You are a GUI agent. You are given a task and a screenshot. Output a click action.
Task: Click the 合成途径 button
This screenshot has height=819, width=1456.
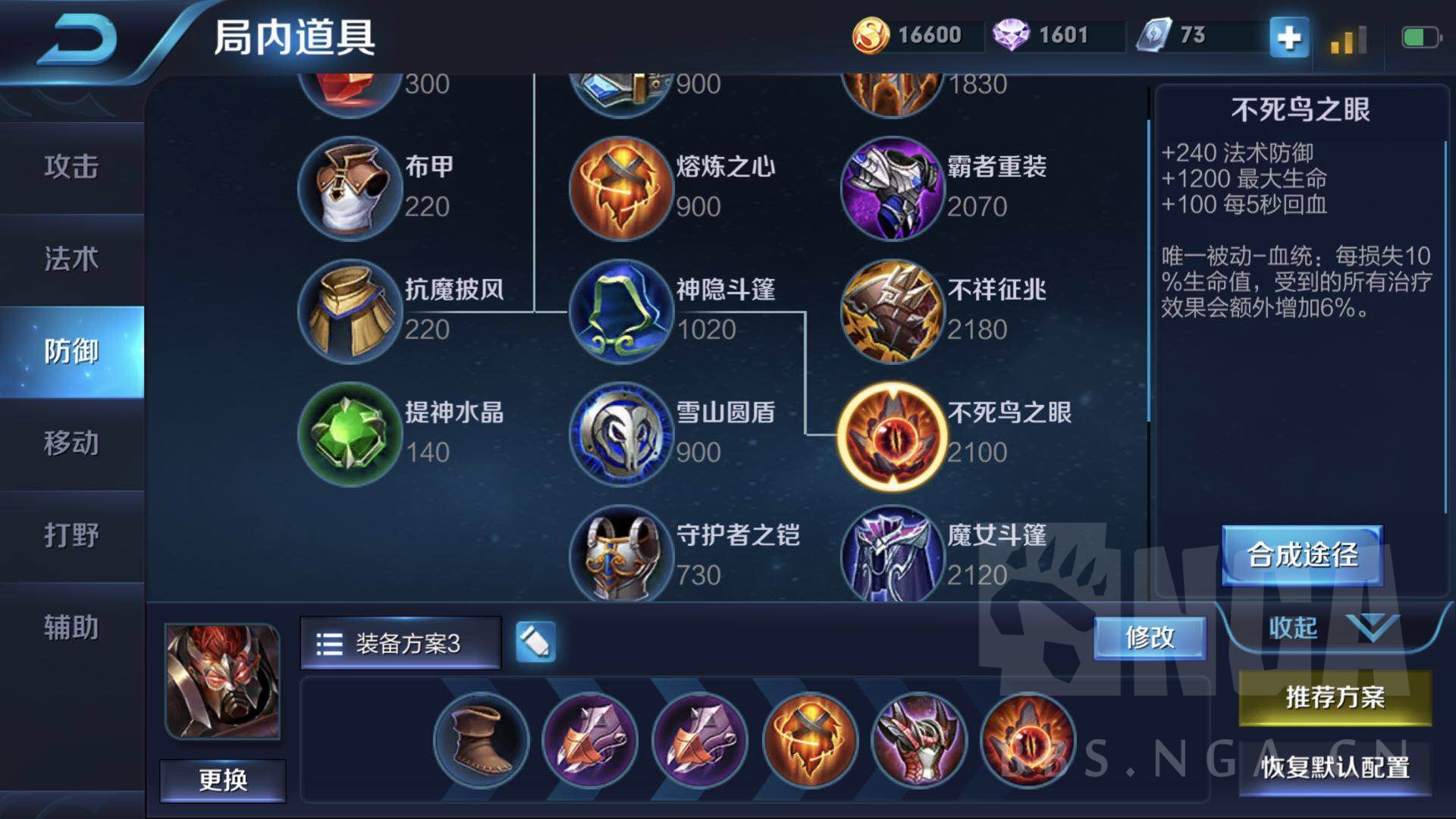[1302, 555]
